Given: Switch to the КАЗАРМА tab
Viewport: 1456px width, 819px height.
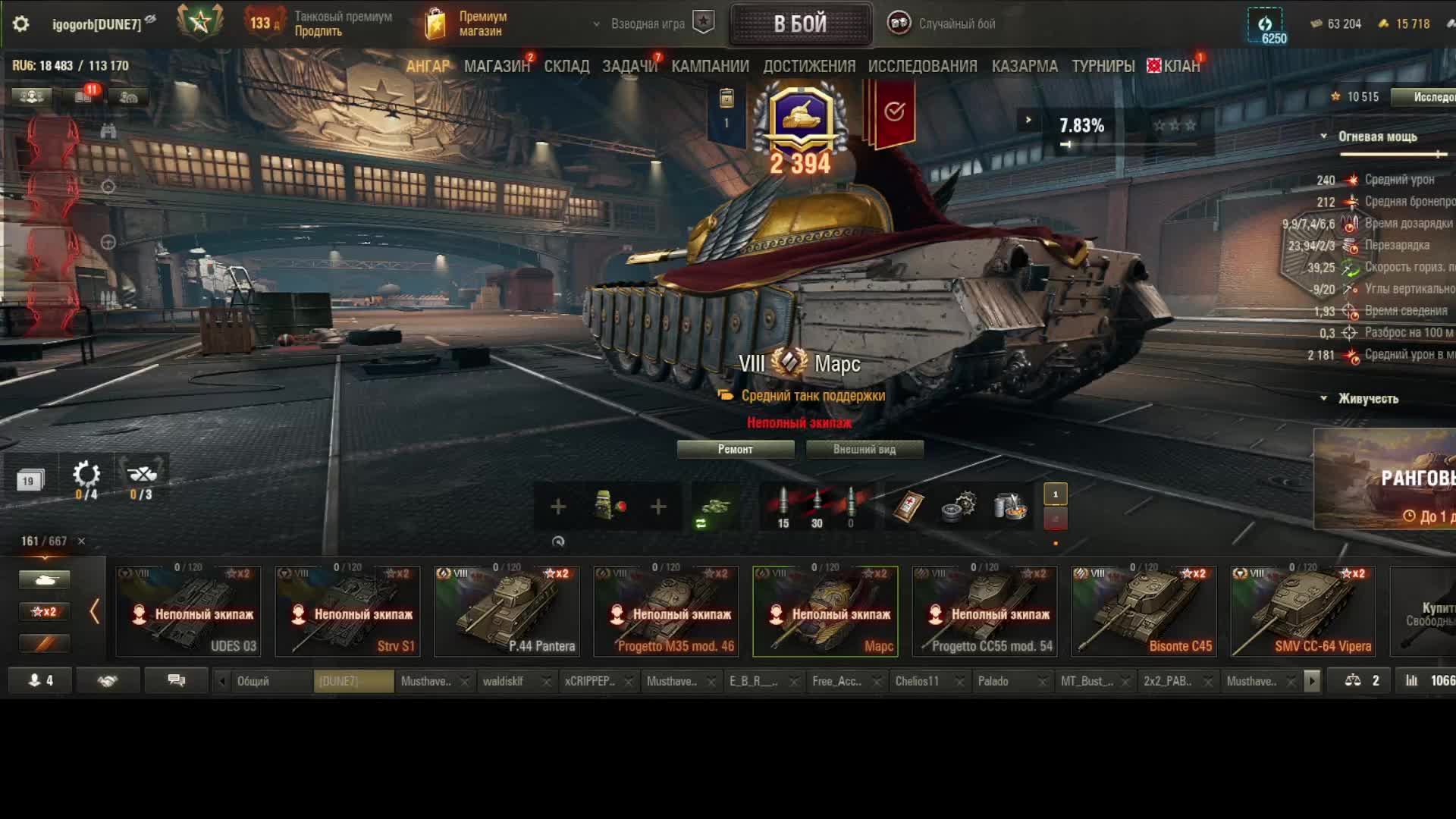Looking at the screenshot, I should pos(1025,67).
